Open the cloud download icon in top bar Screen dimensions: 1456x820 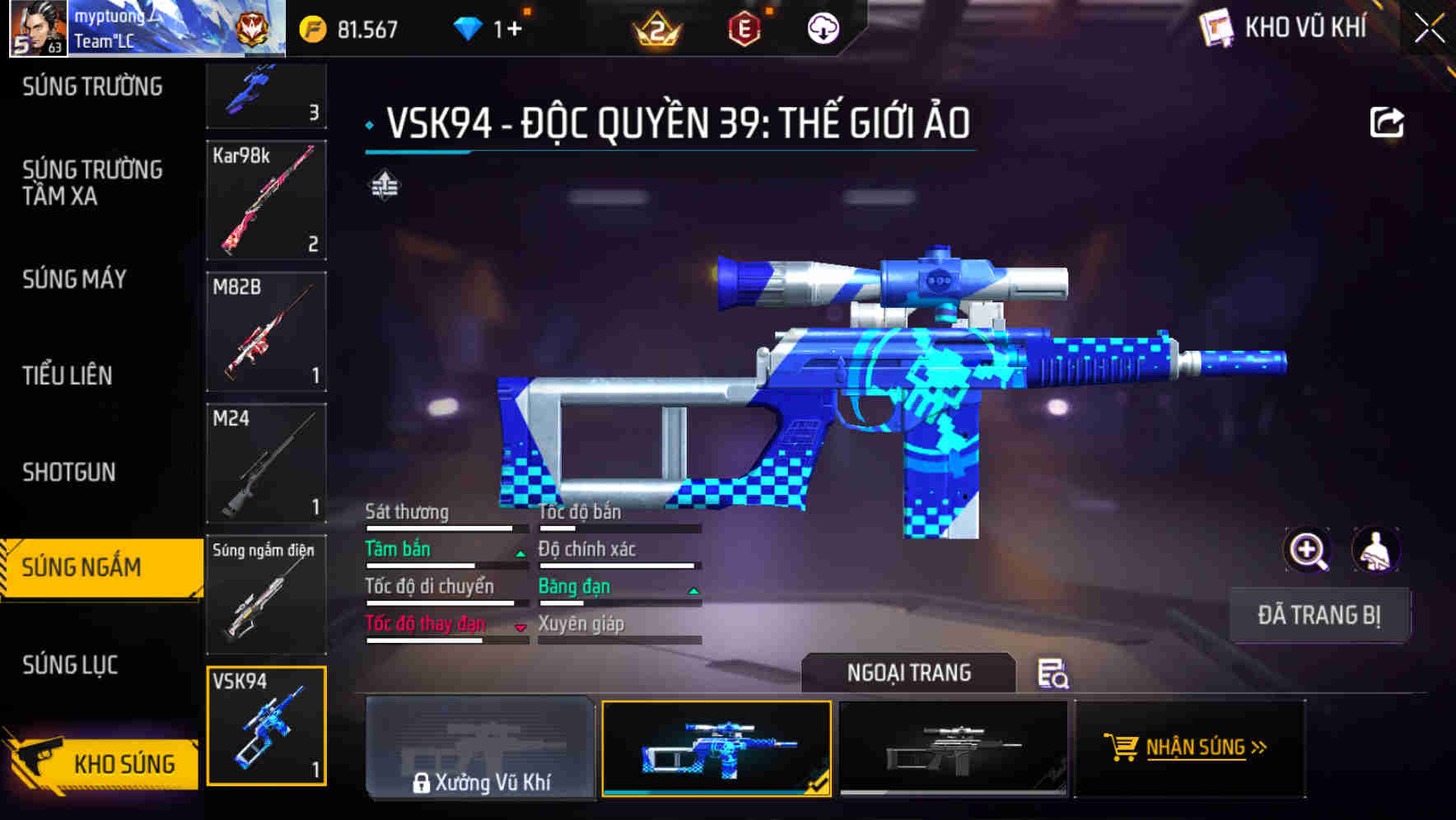click(x=822, y=27)
